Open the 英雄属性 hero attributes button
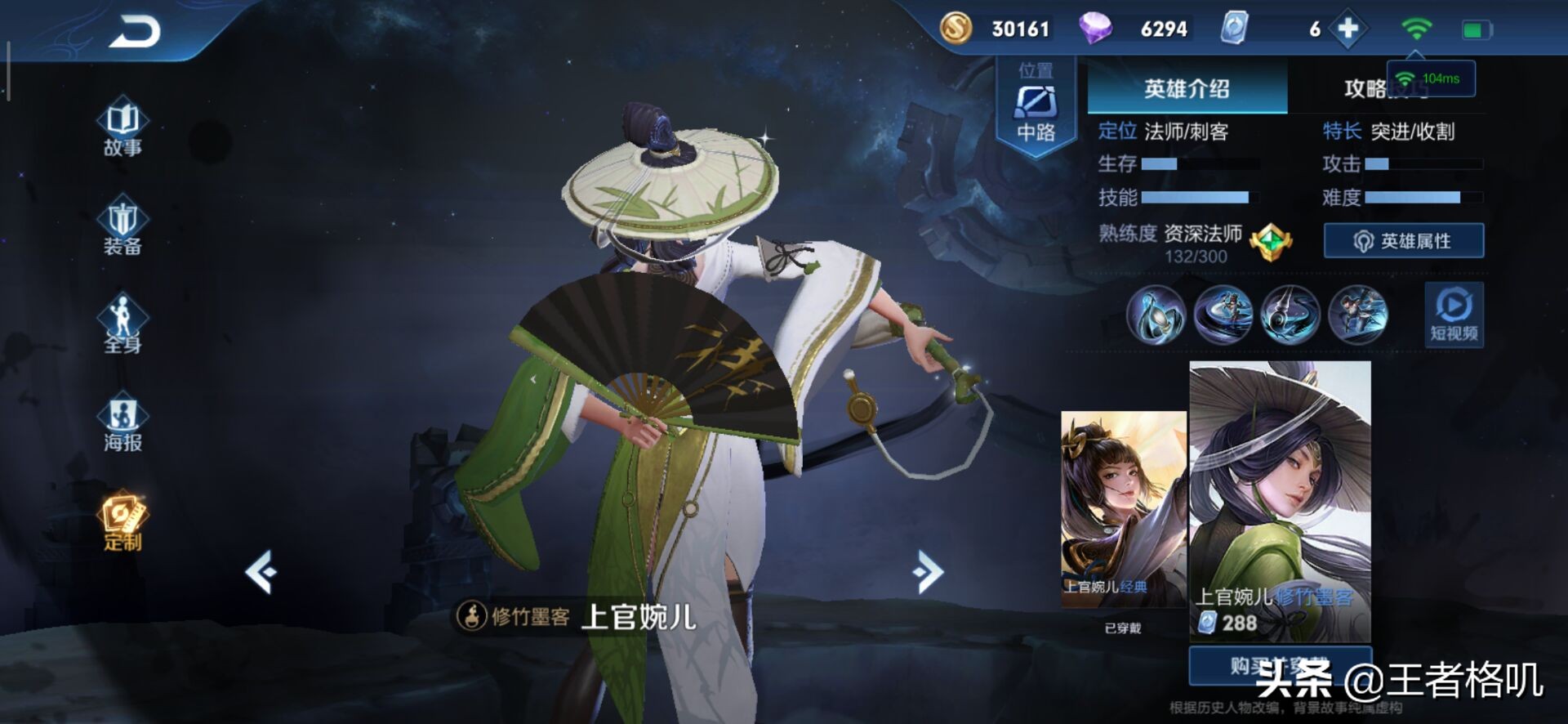The height and width of the screenshot is (724, 1568). pos(1403,241)
